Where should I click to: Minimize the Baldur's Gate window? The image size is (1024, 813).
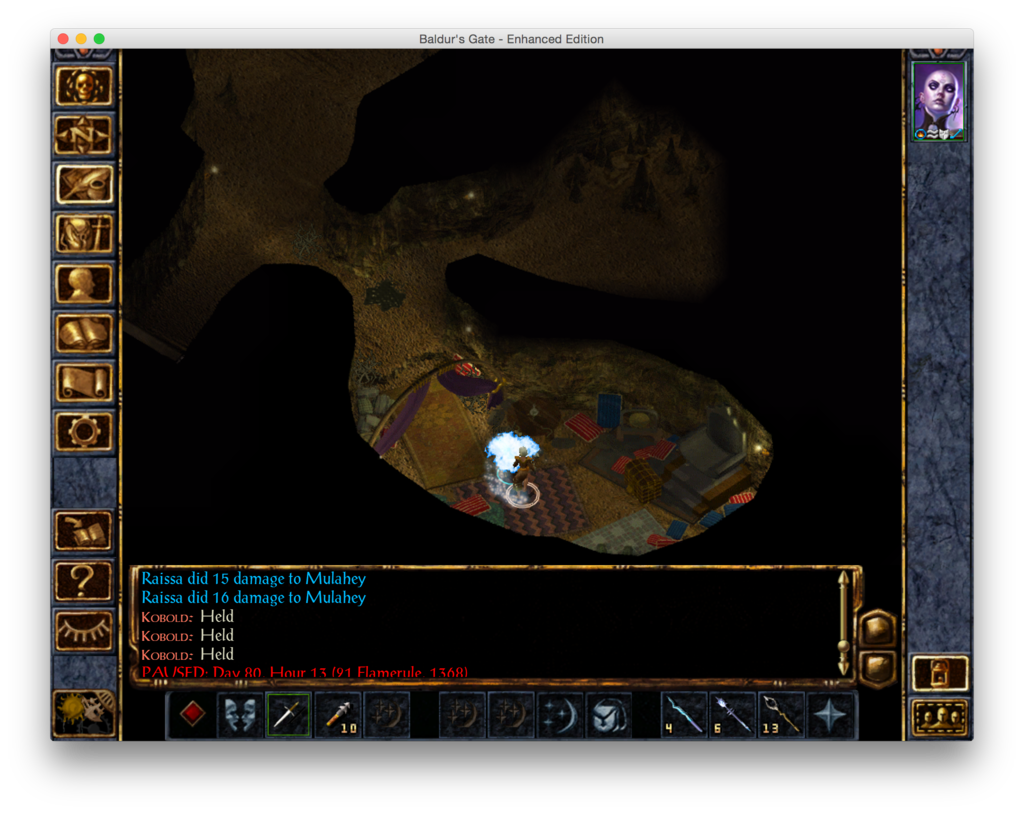[81, 39]
